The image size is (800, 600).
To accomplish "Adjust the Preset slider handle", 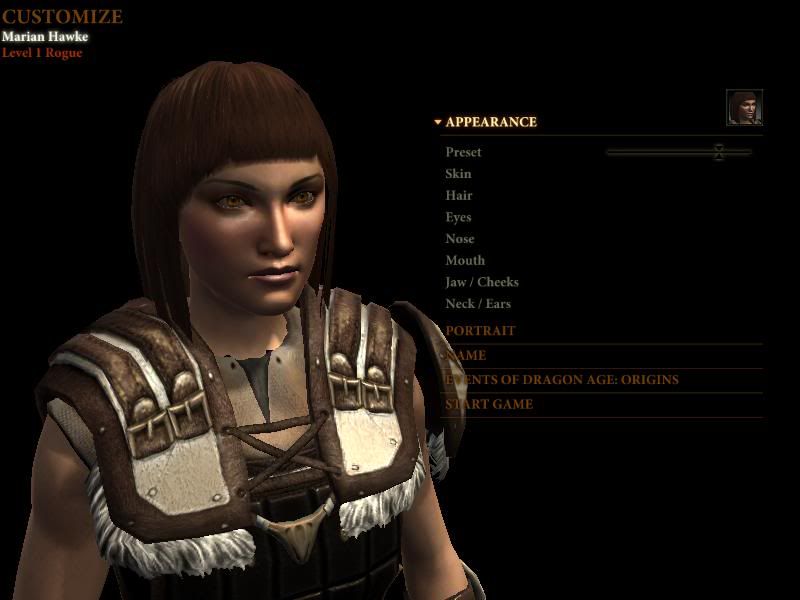I will pos(718,152).
